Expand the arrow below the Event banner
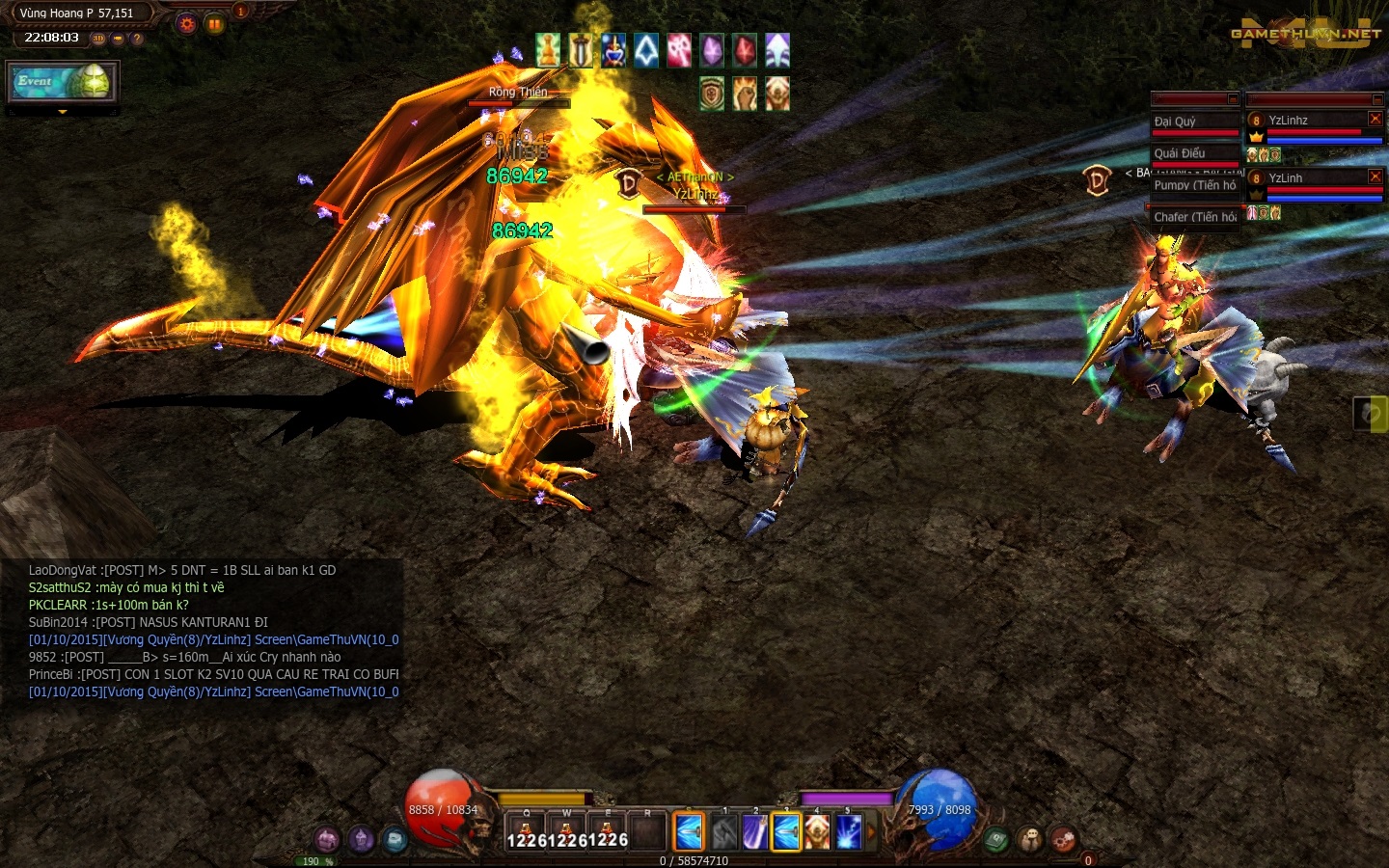 (x=63, y=112)
